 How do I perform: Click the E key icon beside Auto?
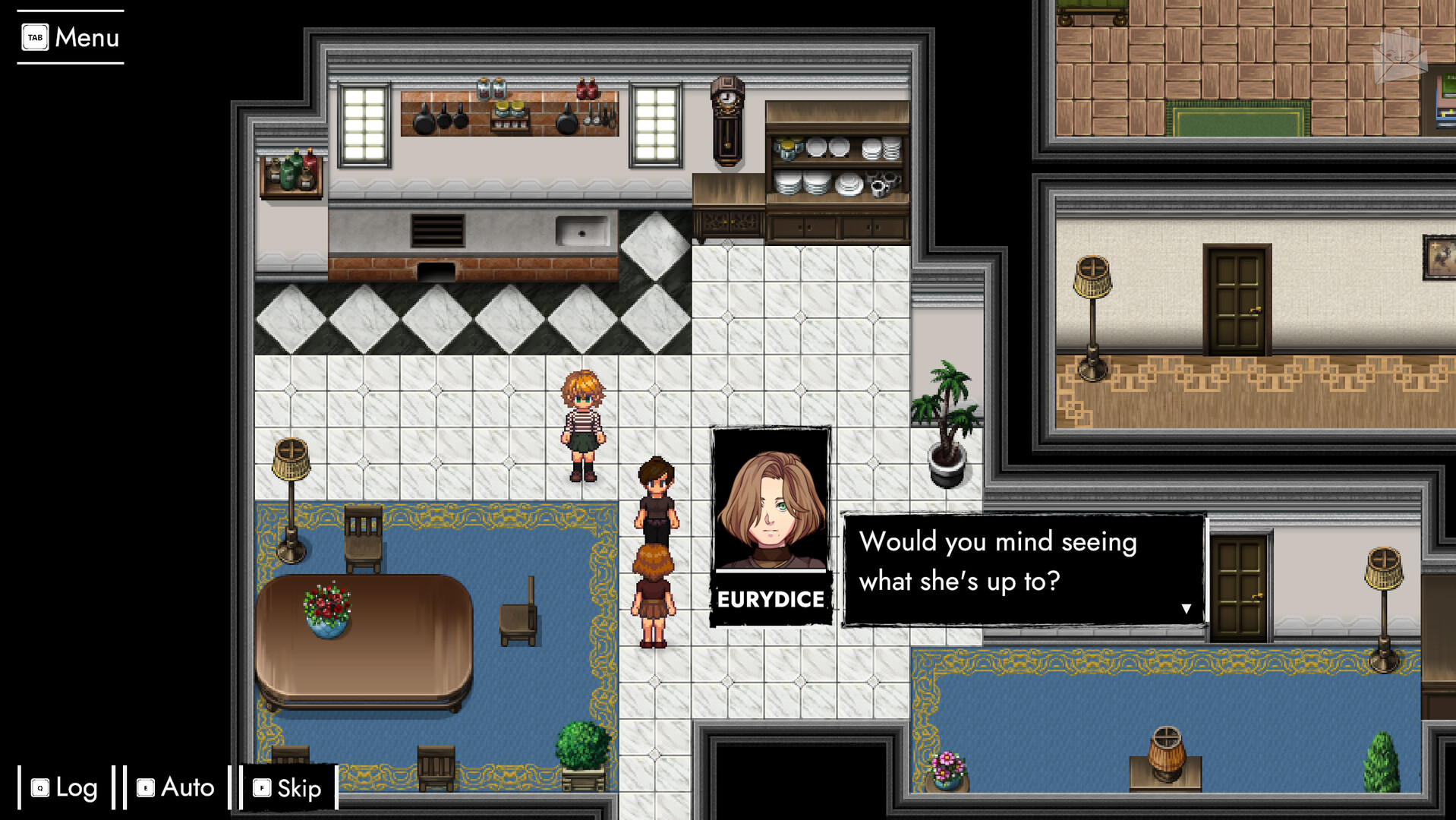click(x=145, y=788)
